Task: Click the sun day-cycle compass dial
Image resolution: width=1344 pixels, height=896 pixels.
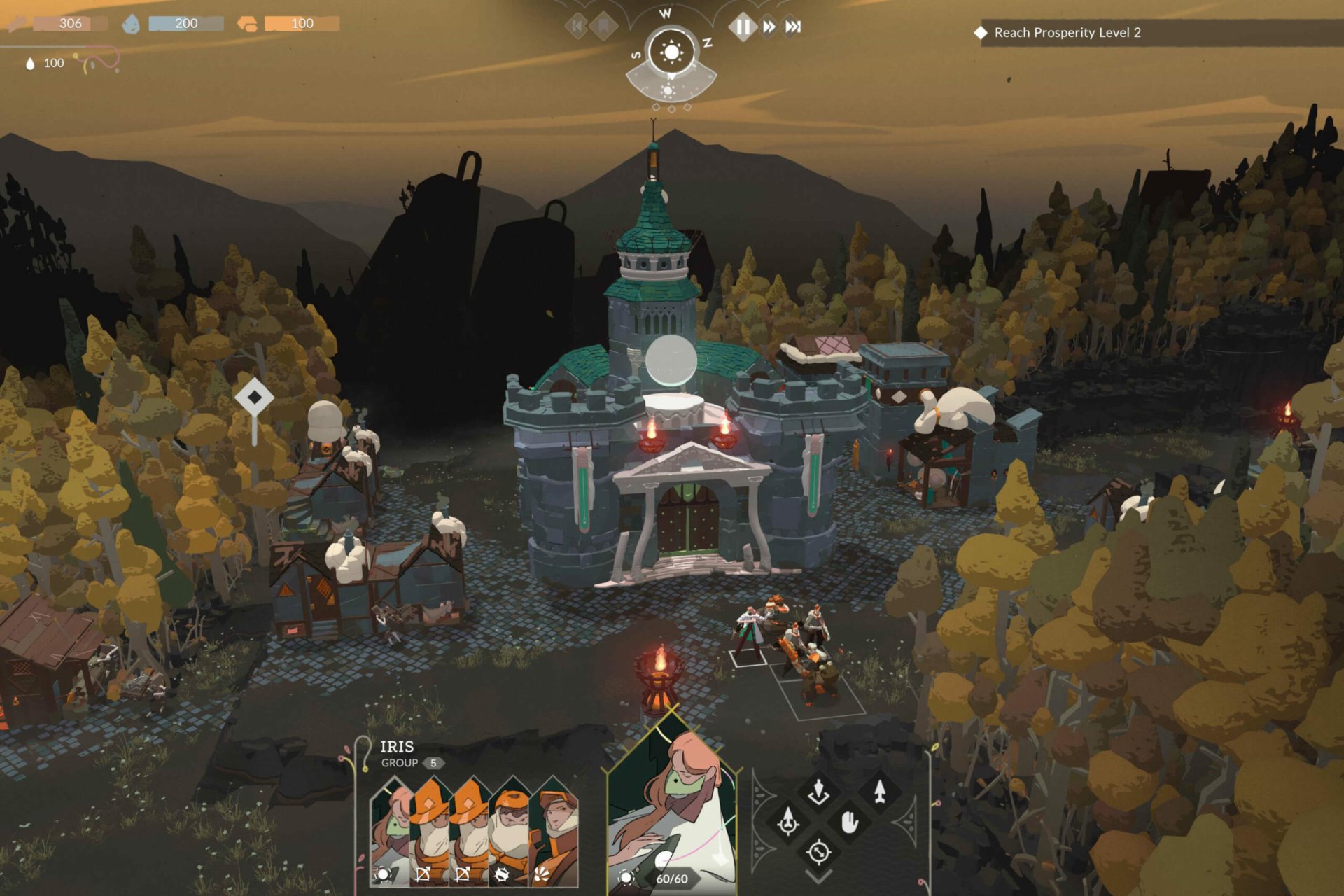Action: [671, 52]
